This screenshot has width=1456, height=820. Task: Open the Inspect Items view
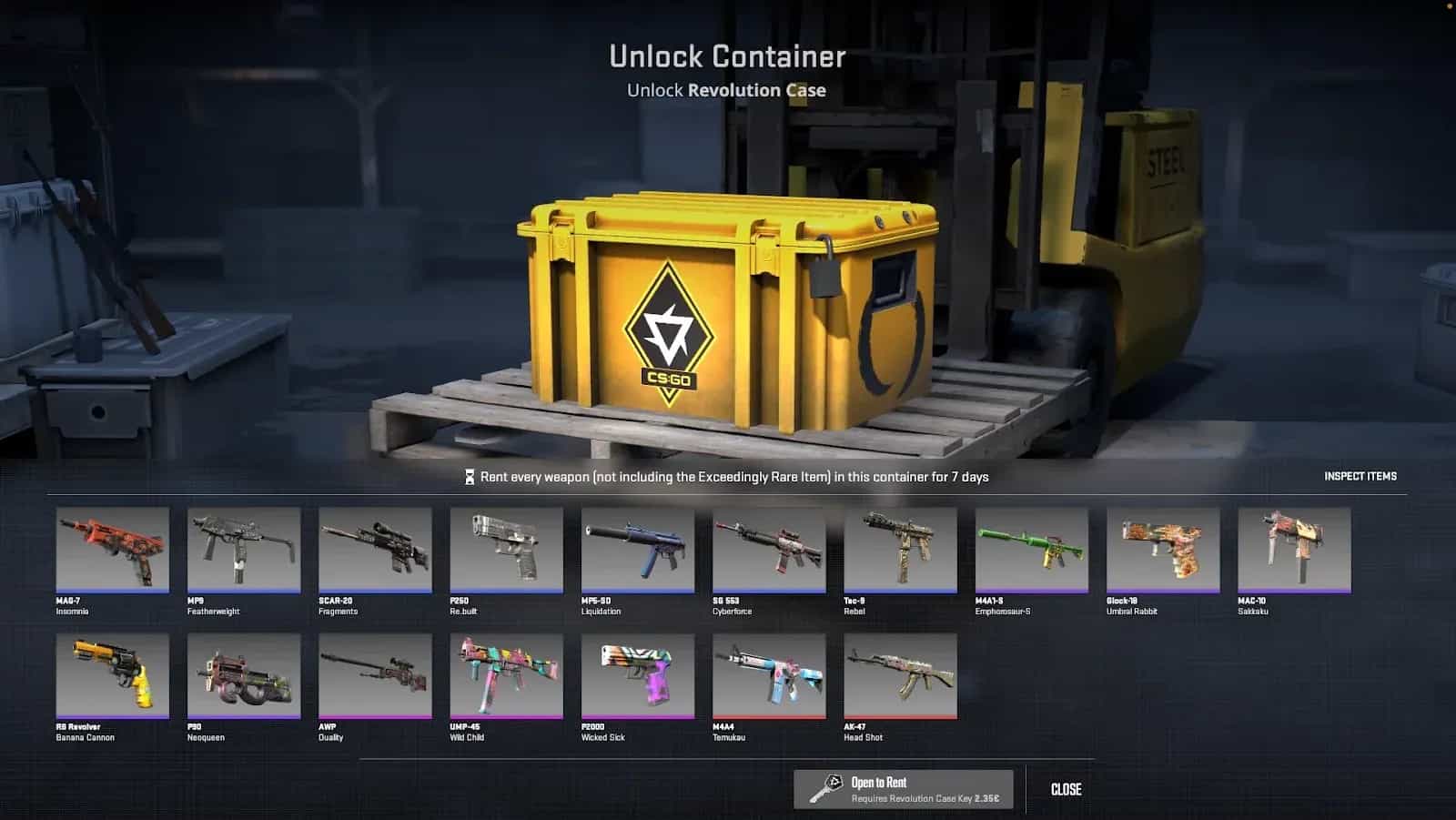pyautogui.click(x=1360, y=476)
